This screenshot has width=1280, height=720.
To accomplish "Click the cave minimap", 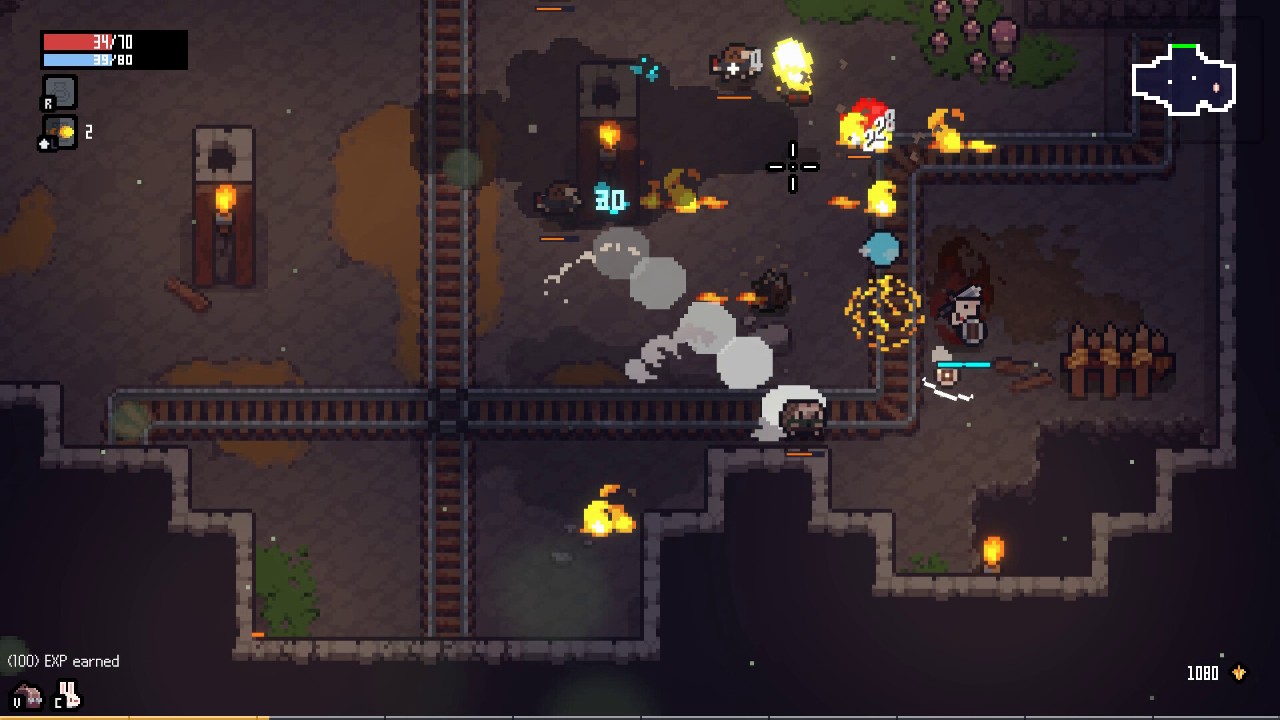I will tap(1184, 80).
